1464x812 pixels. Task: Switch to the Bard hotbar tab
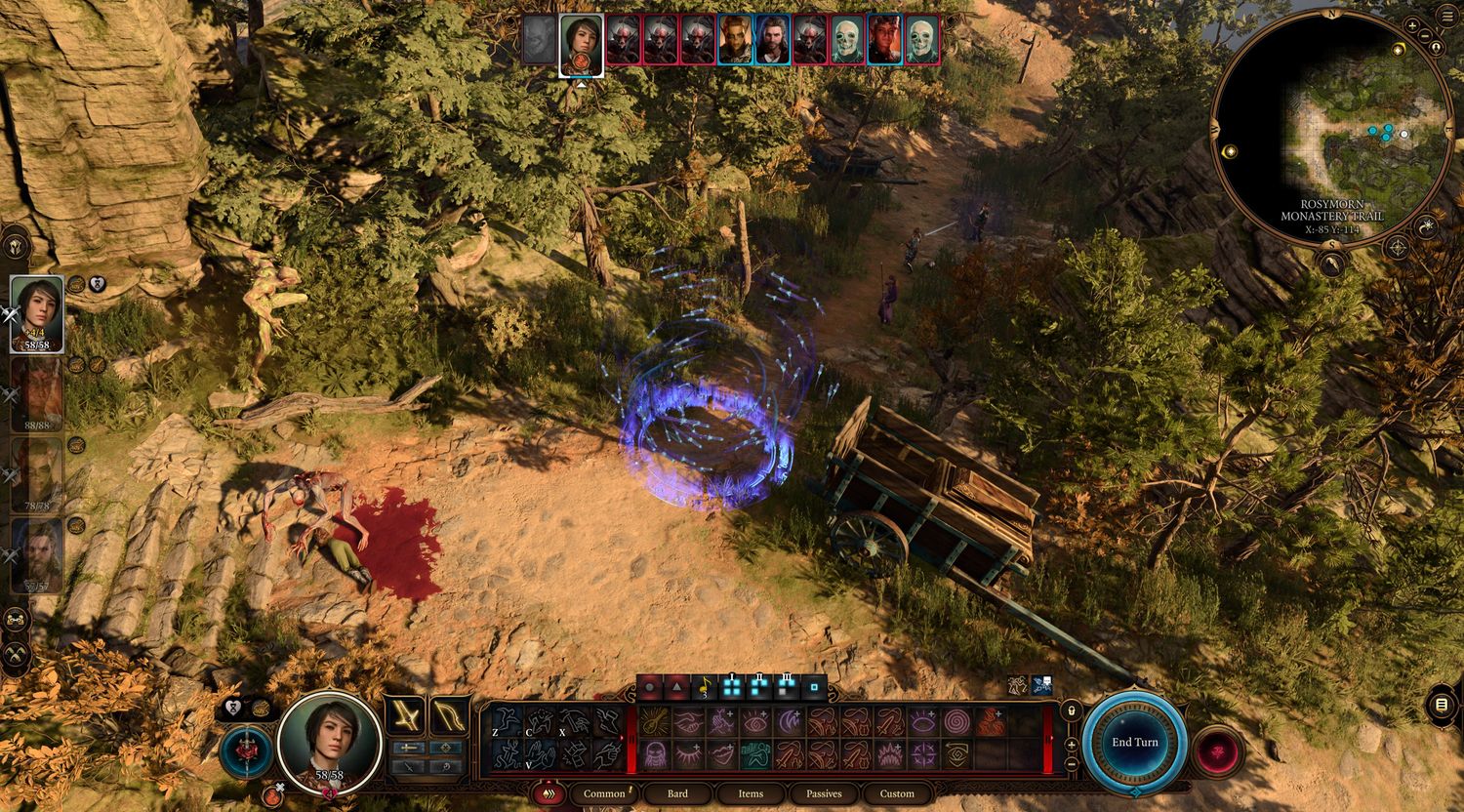coord(677,793)
